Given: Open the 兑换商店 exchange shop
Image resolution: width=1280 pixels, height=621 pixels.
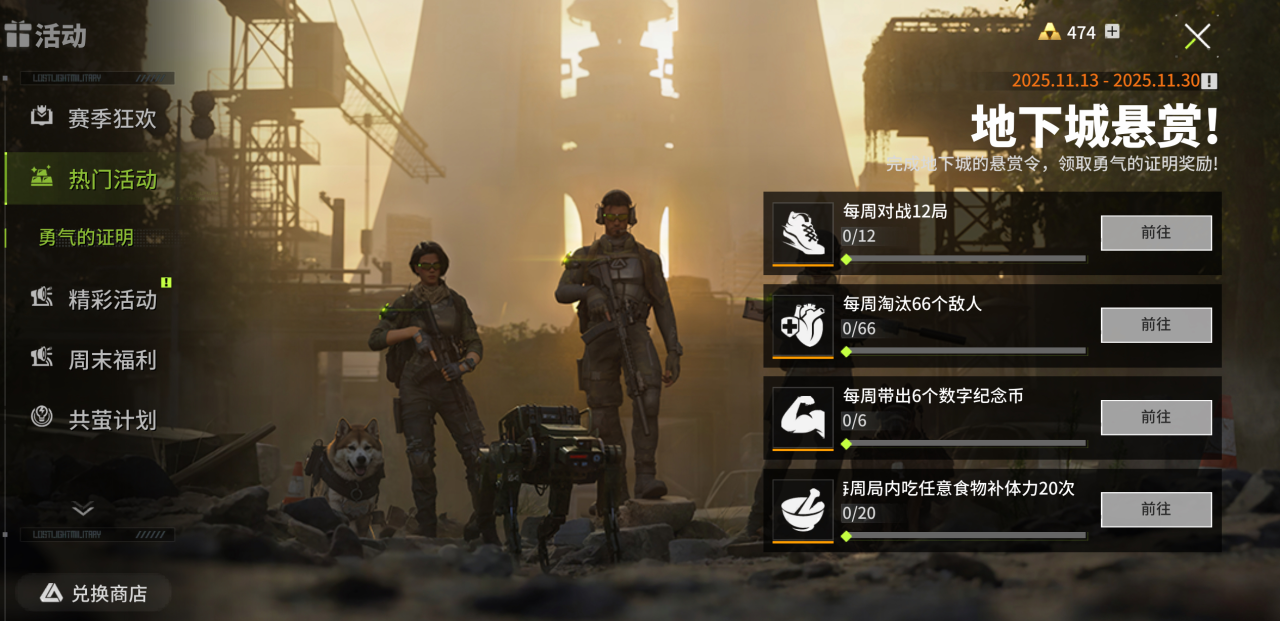Looking at the screenshot, I should pyautogui.click(x=94, y=593).
